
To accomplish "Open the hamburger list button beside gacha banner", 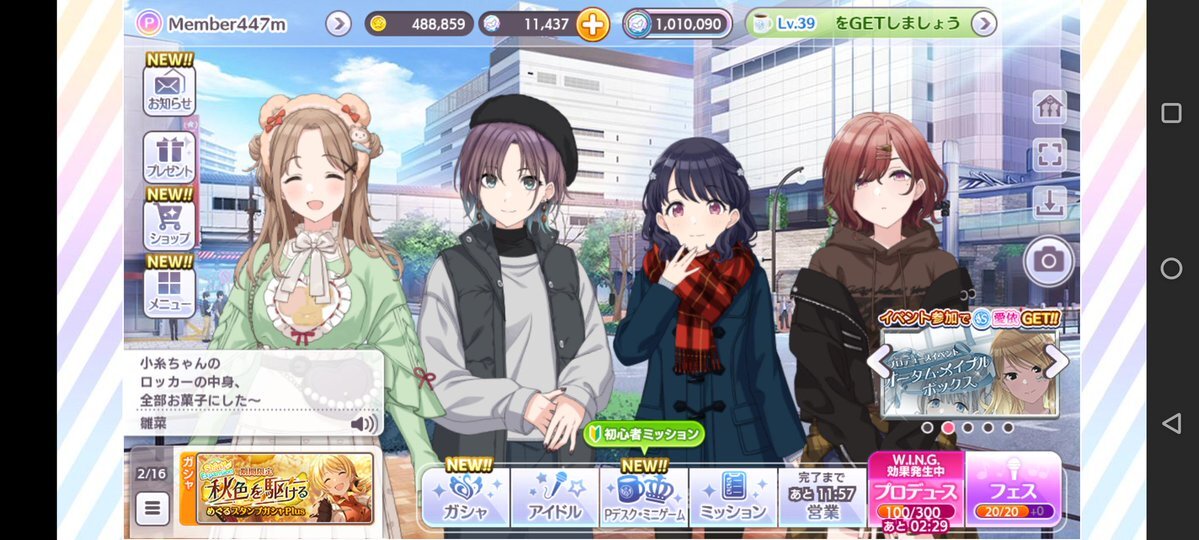I will [x=151, y=508].
